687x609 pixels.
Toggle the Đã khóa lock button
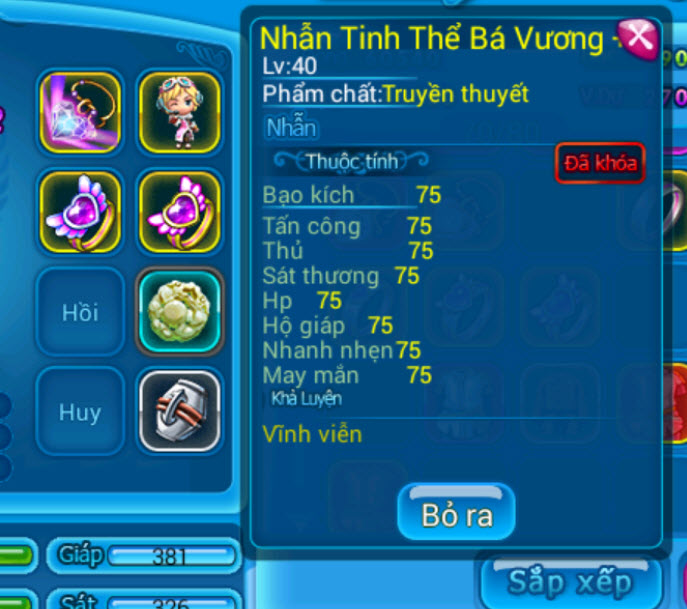tap(599, 163)
